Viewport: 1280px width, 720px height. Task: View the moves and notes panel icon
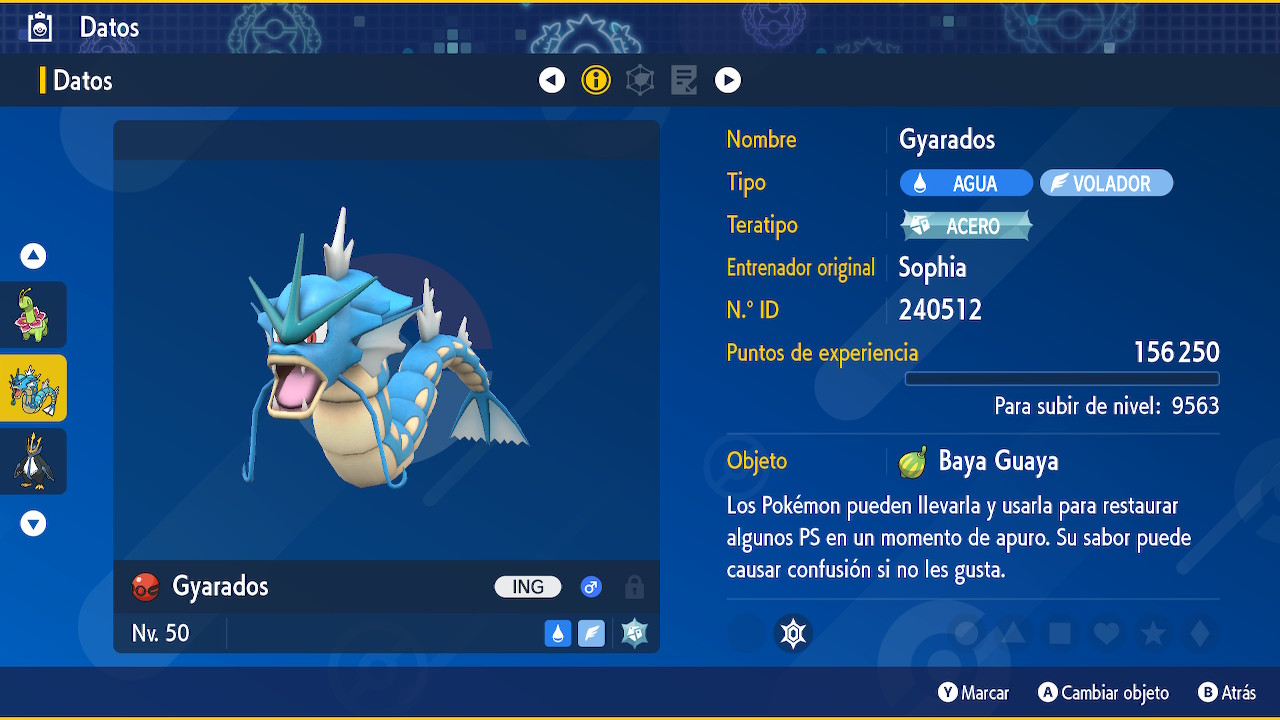click(684, 80)
